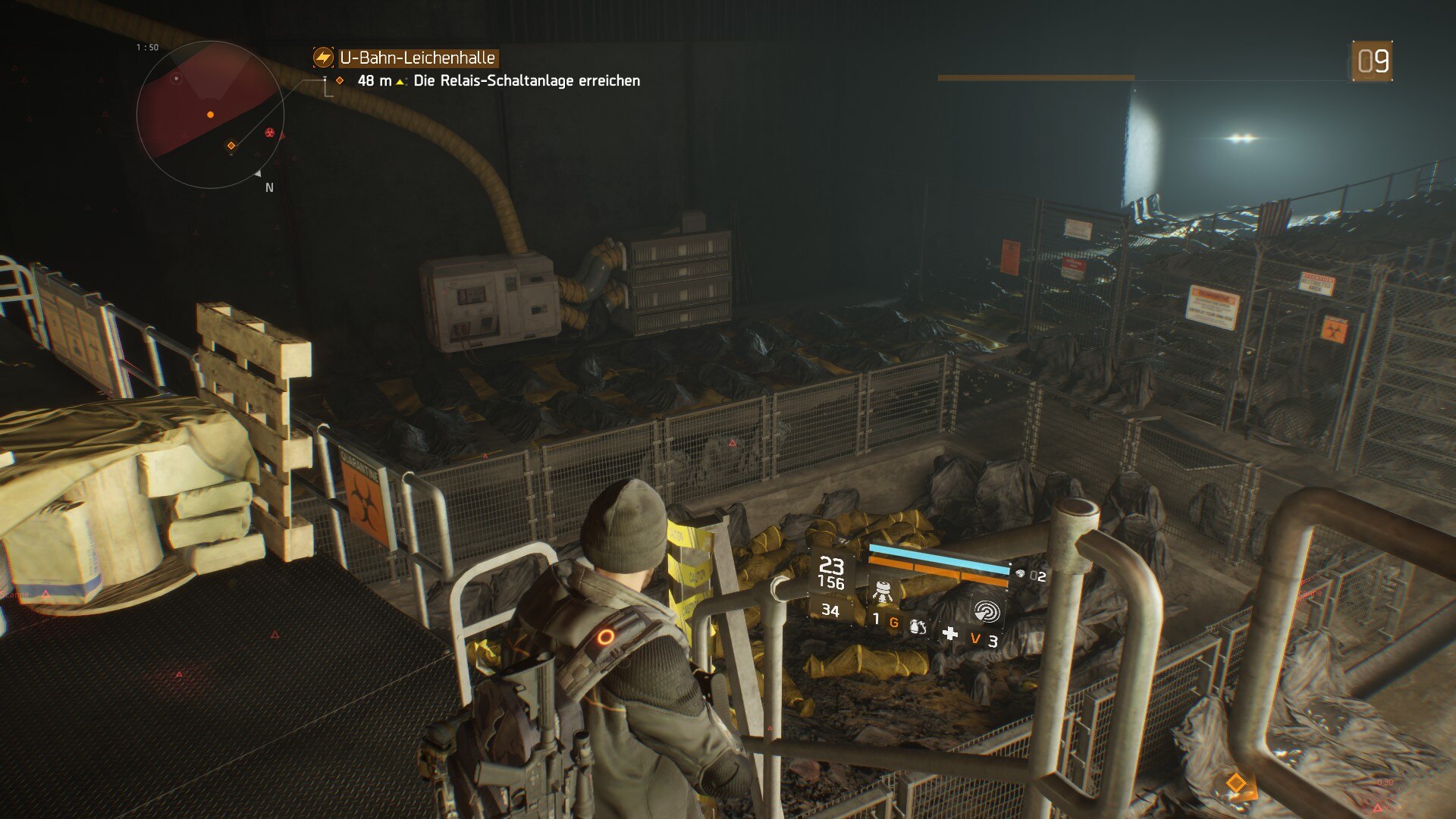Click the biohazard marker on the minimap
The height and width of the screenshot is (819, 1456).
[270, 133]
